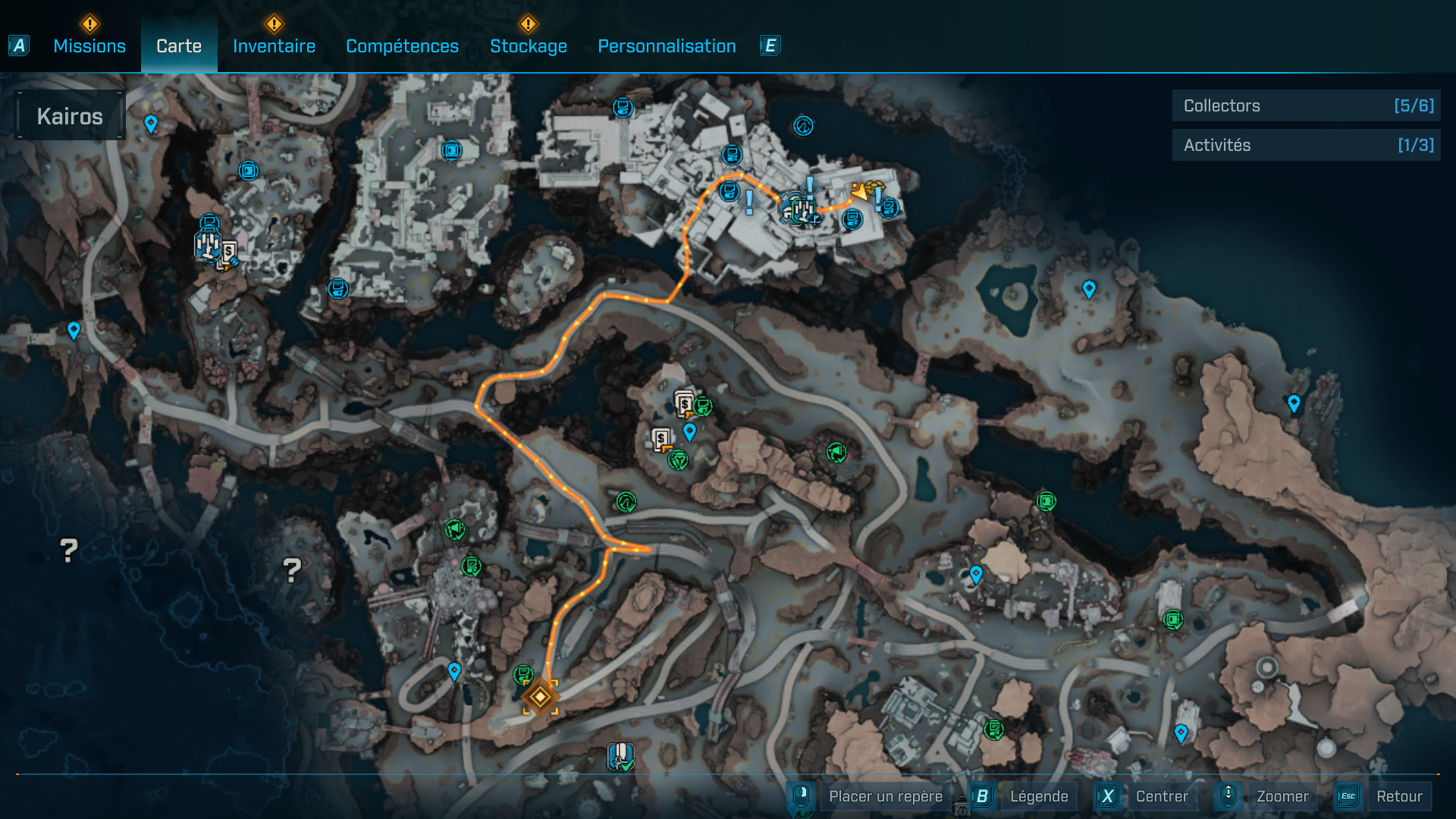Select the Kairos region label
The width and height of the screenshot is (1456, 819).
[70, 116]
